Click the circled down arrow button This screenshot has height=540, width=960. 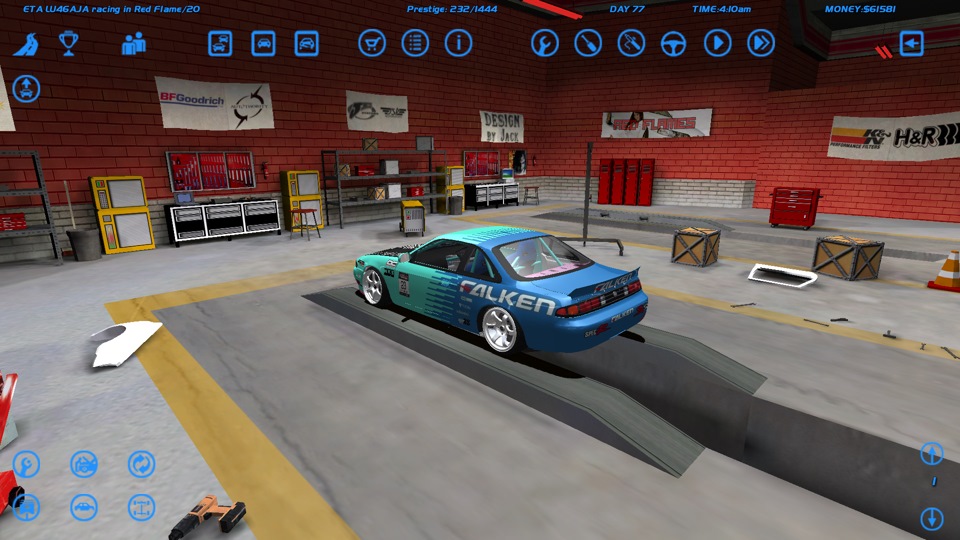coord(931,519)
